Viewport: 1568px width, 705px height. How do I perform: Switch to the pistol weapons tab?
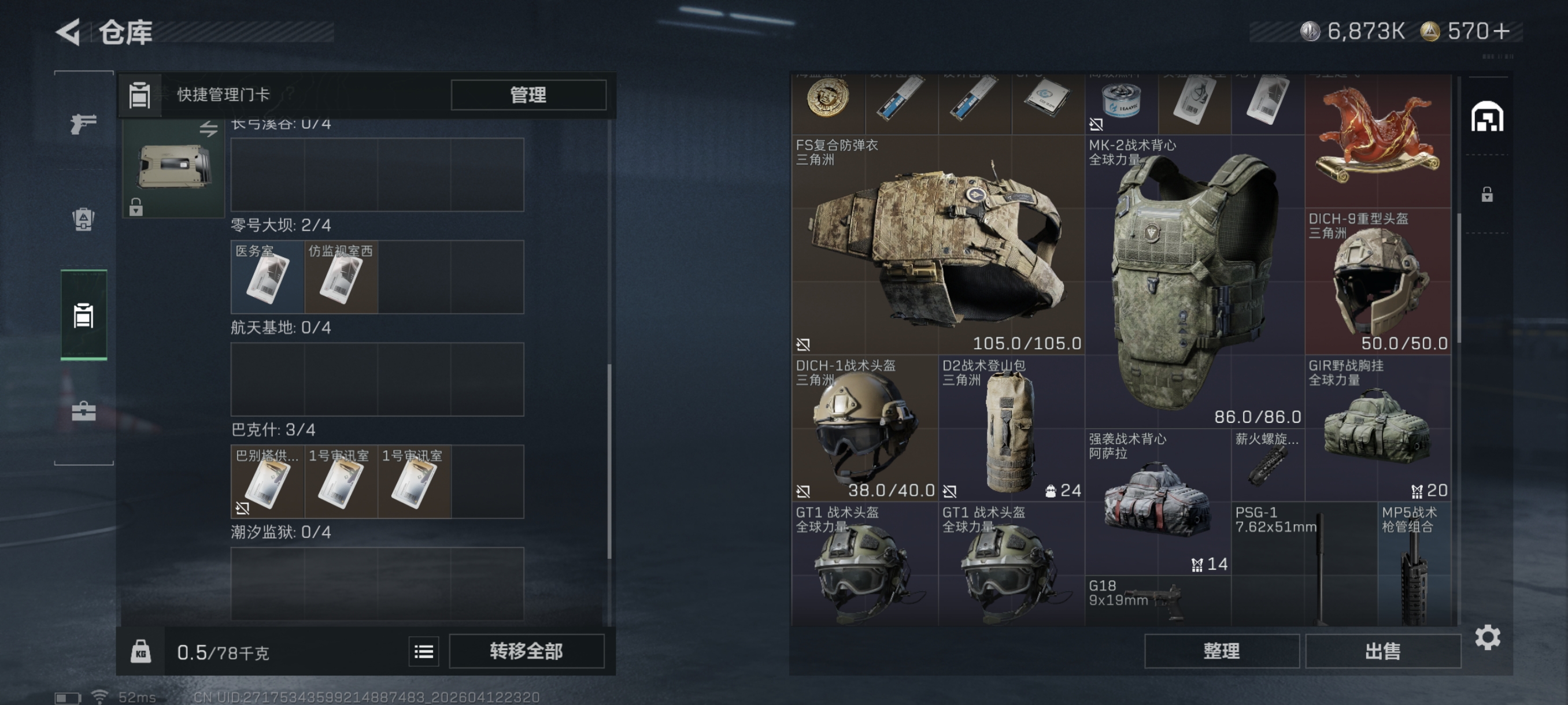83,124
